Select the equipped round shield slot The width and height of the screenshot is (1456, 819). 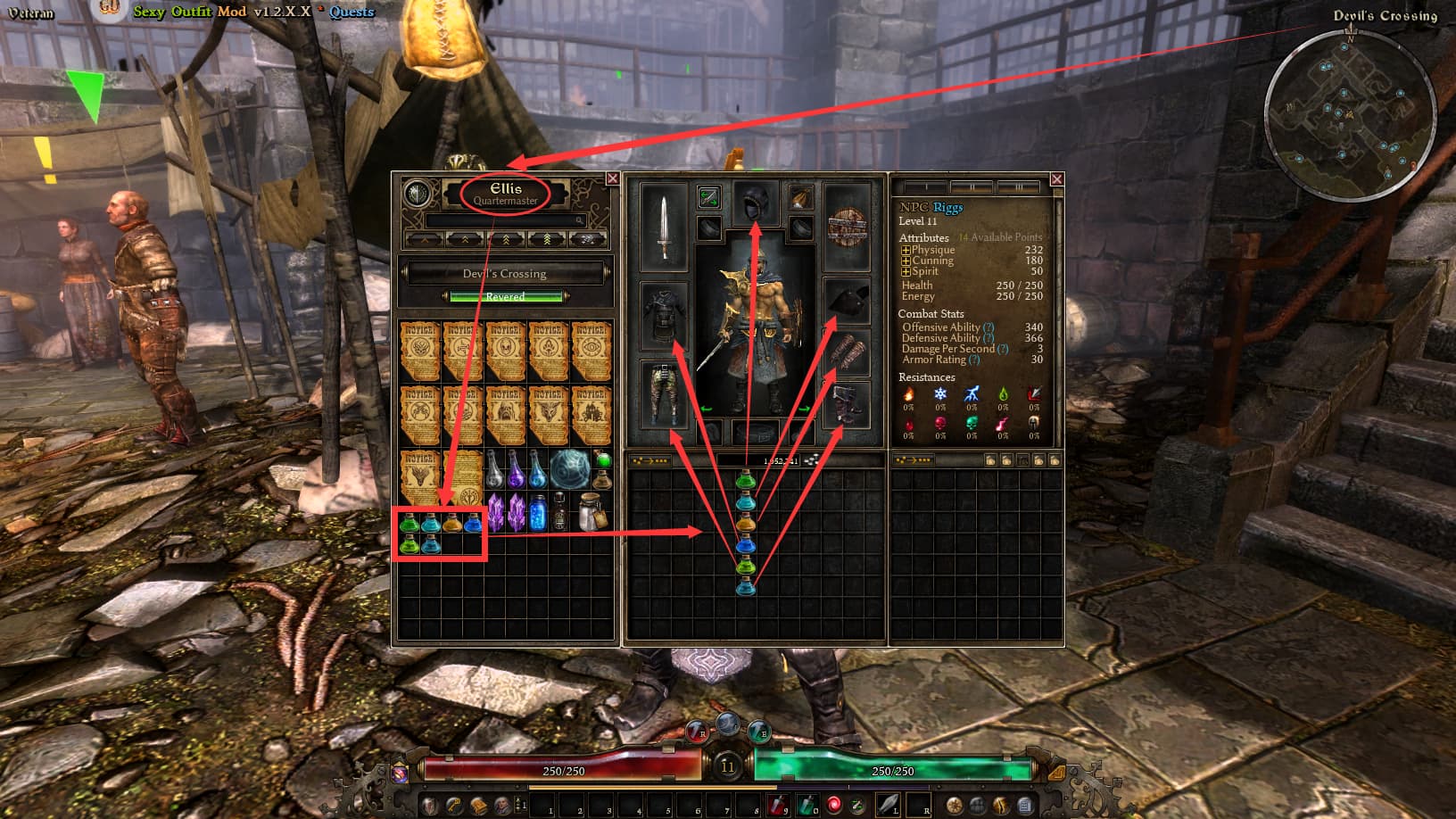click(x=847, y=227)
